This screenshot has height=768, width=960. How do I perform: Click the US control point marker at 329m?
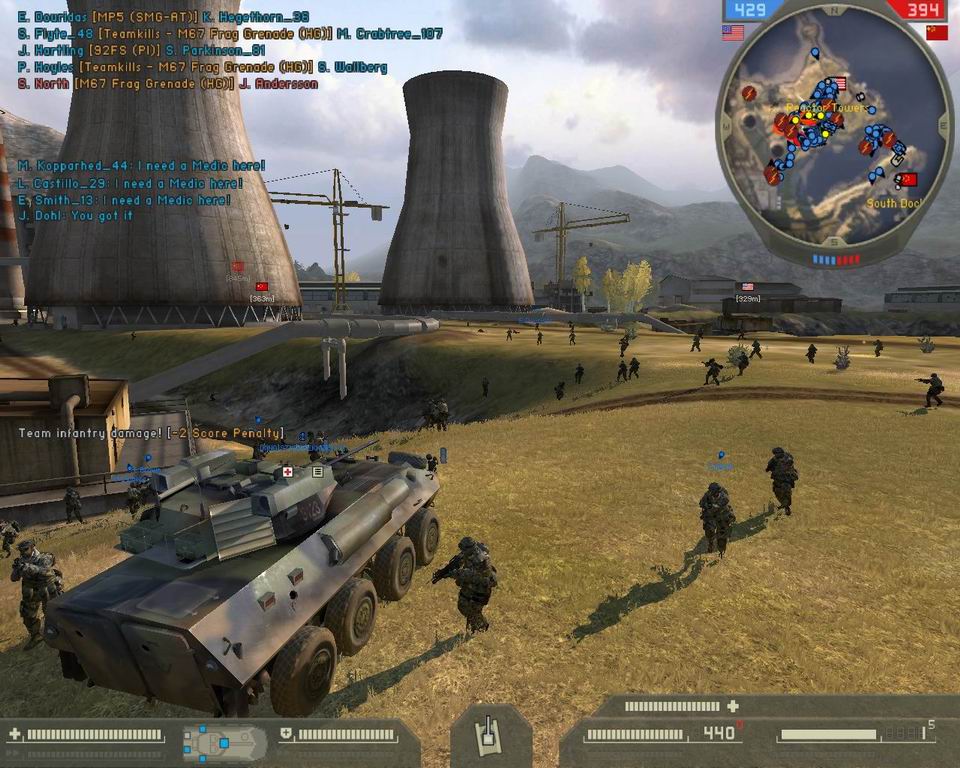(x=747, y=287)
